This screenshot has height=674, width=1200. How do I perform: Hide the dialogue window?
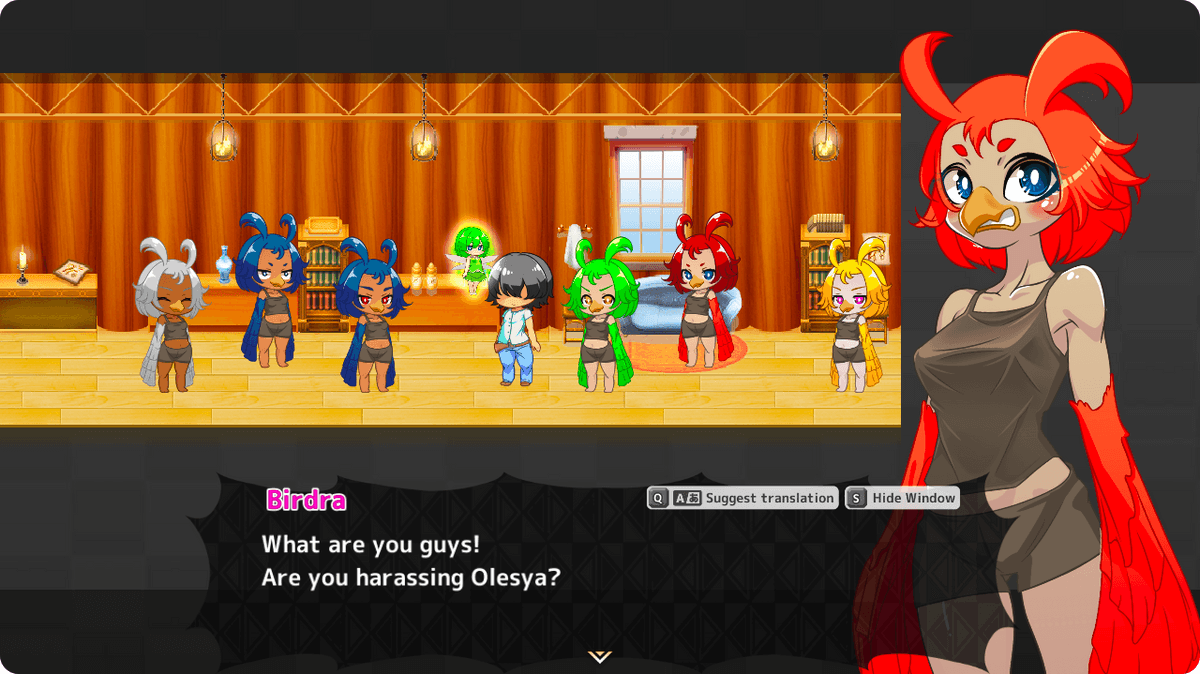[x=902, y=498]
